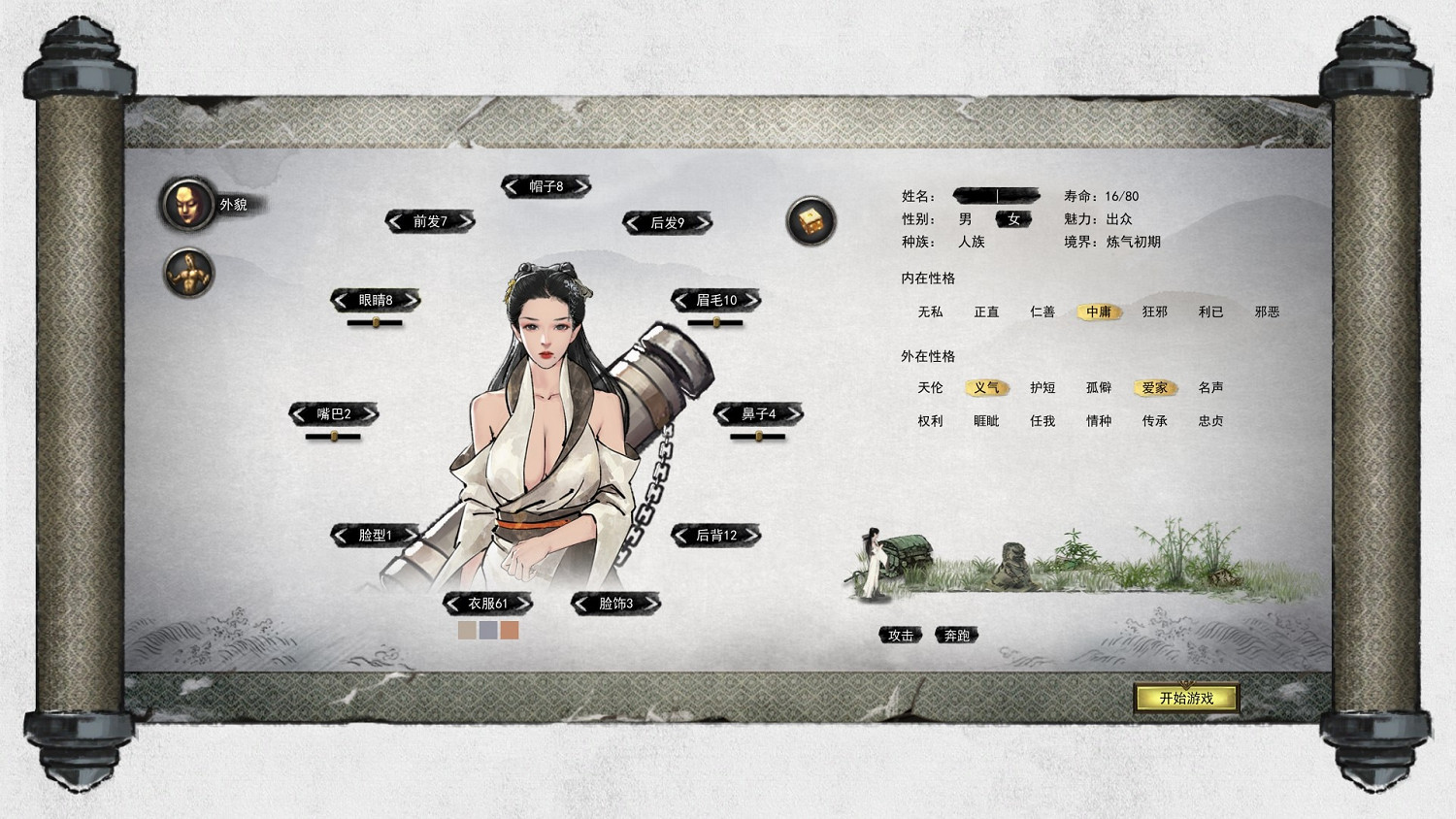Screen dimensions: 1456x819
Task: Enable the 狂邪 inner personality trait
Action: [1155, 311]
